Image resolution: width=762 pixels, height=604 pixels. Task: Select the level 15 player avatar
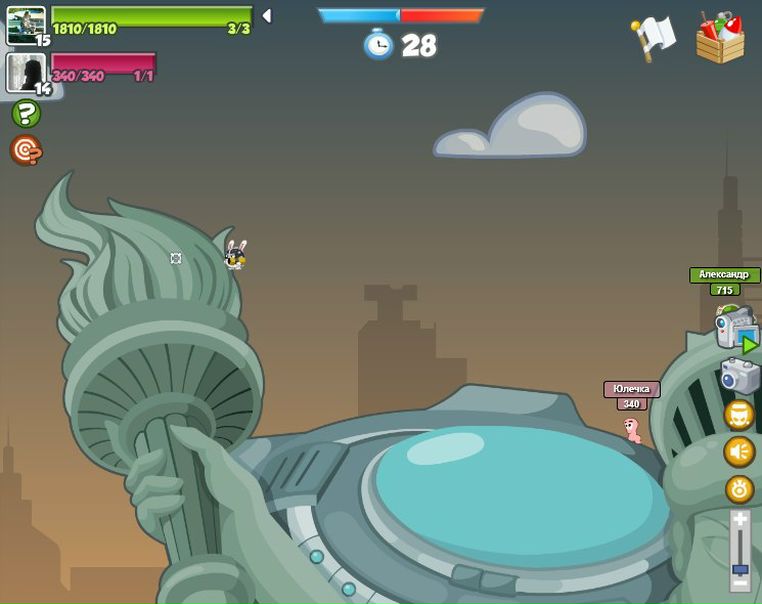coord(26,25)
